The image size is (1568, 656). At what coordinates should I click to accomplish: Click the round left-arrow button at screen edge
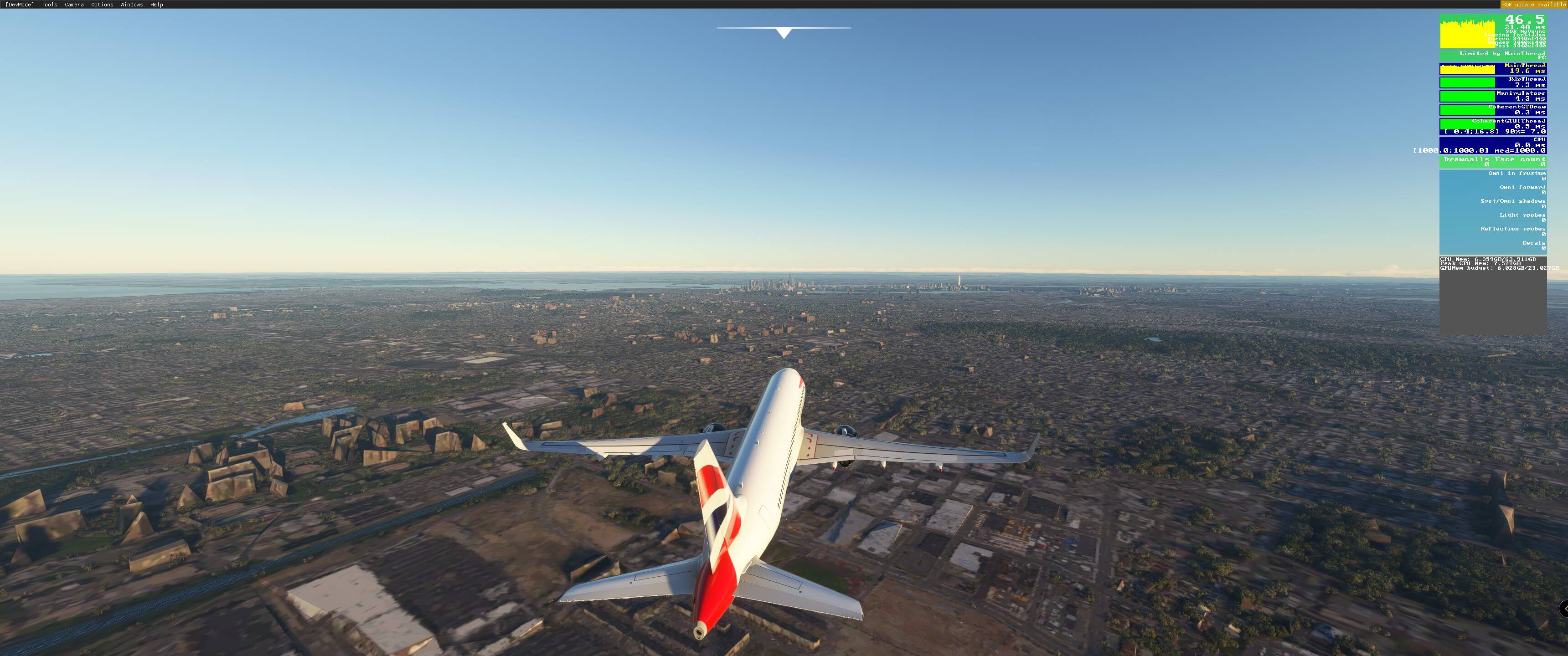tap(1564, 608)
